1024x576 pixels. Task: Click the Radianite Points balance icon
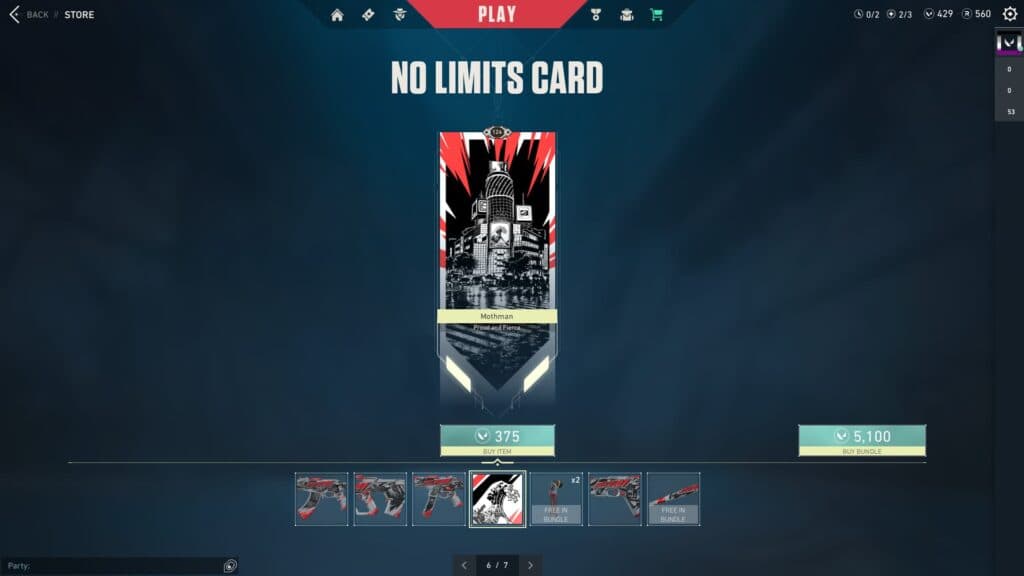(x=965, y=14)
